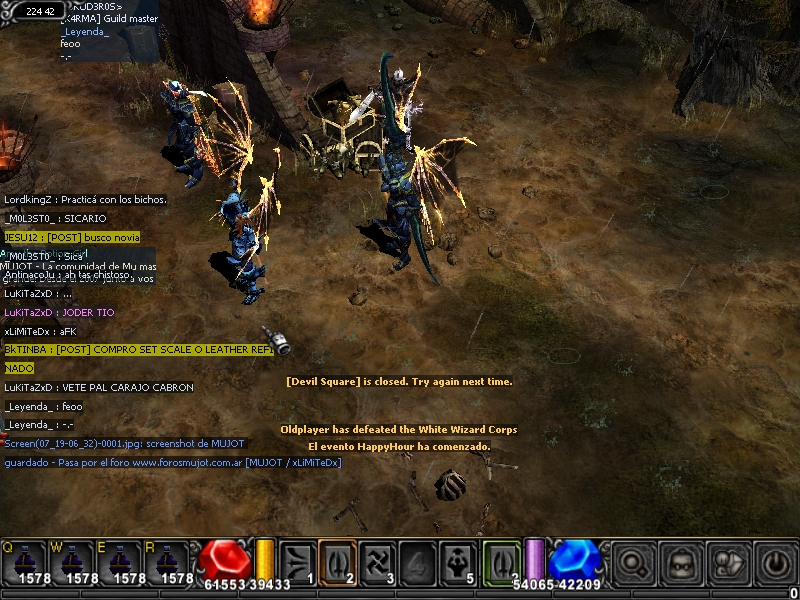
Task: Use the potion in the W slot
Action: point(75,562)
